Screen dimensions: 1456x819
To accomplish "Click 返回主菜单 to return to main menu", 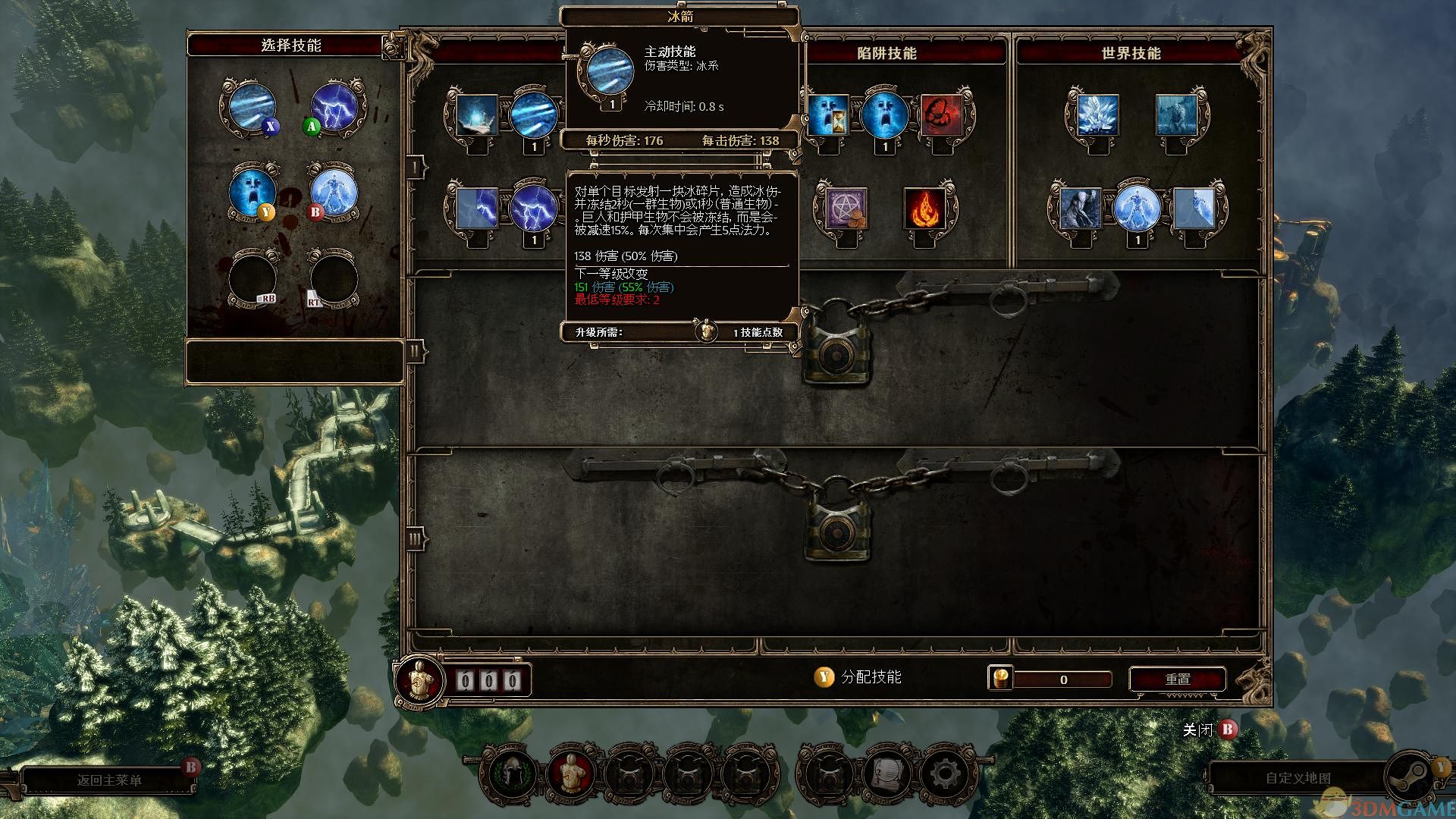I will (x=109, y=780).
